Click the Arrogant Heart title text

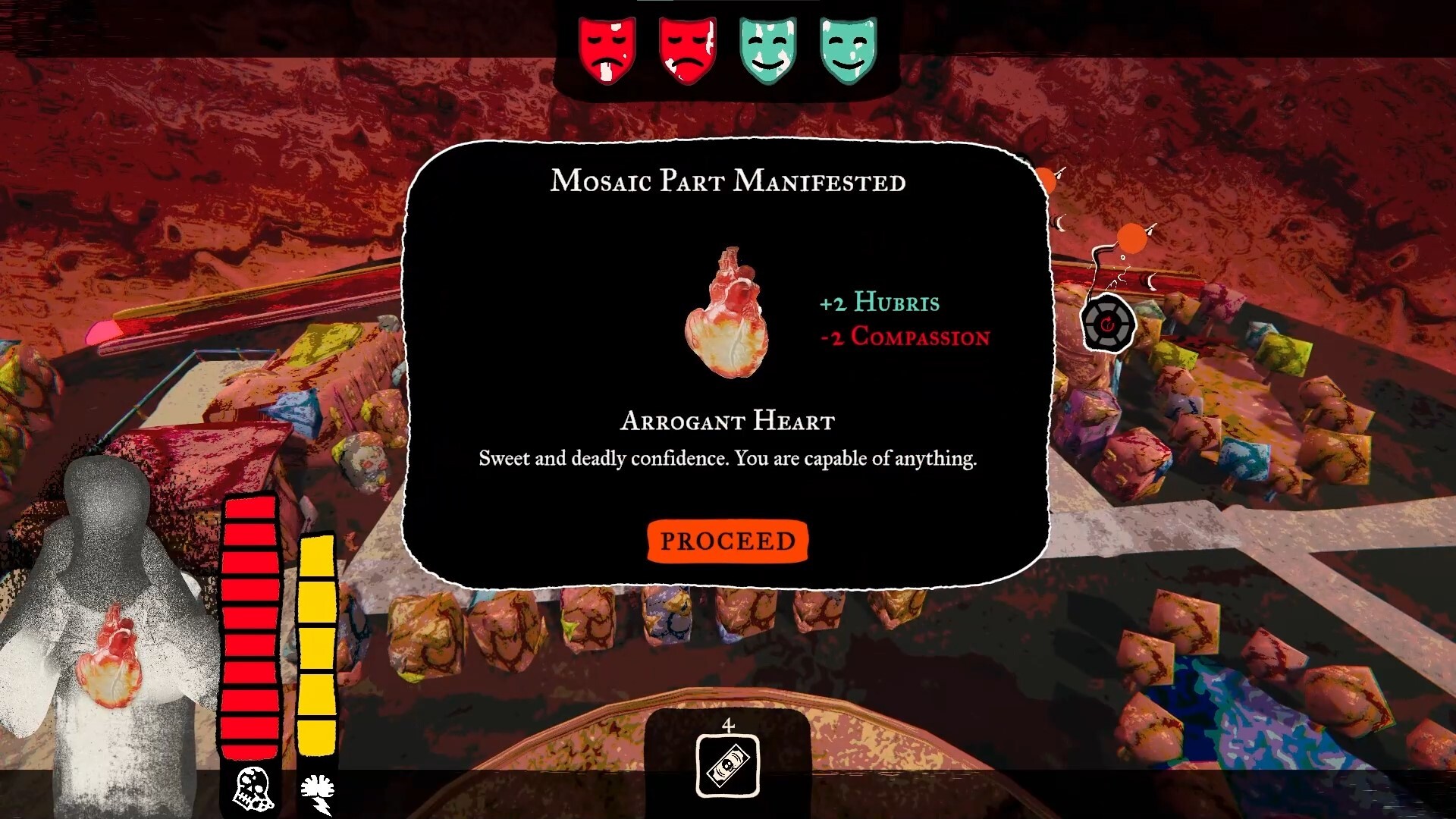(727, 422)
